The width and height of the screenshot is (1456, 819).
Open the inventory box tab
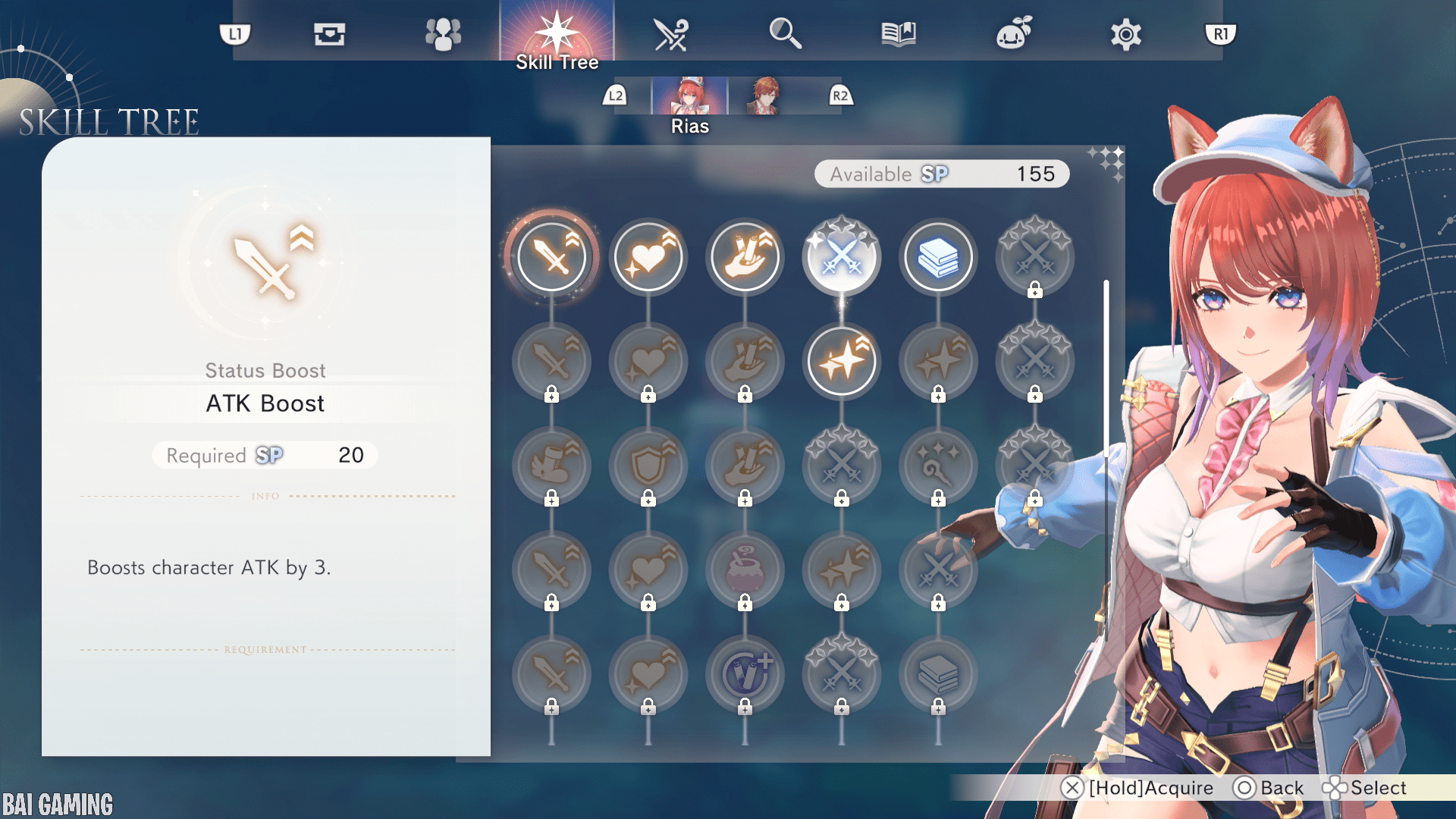[329, 34]
